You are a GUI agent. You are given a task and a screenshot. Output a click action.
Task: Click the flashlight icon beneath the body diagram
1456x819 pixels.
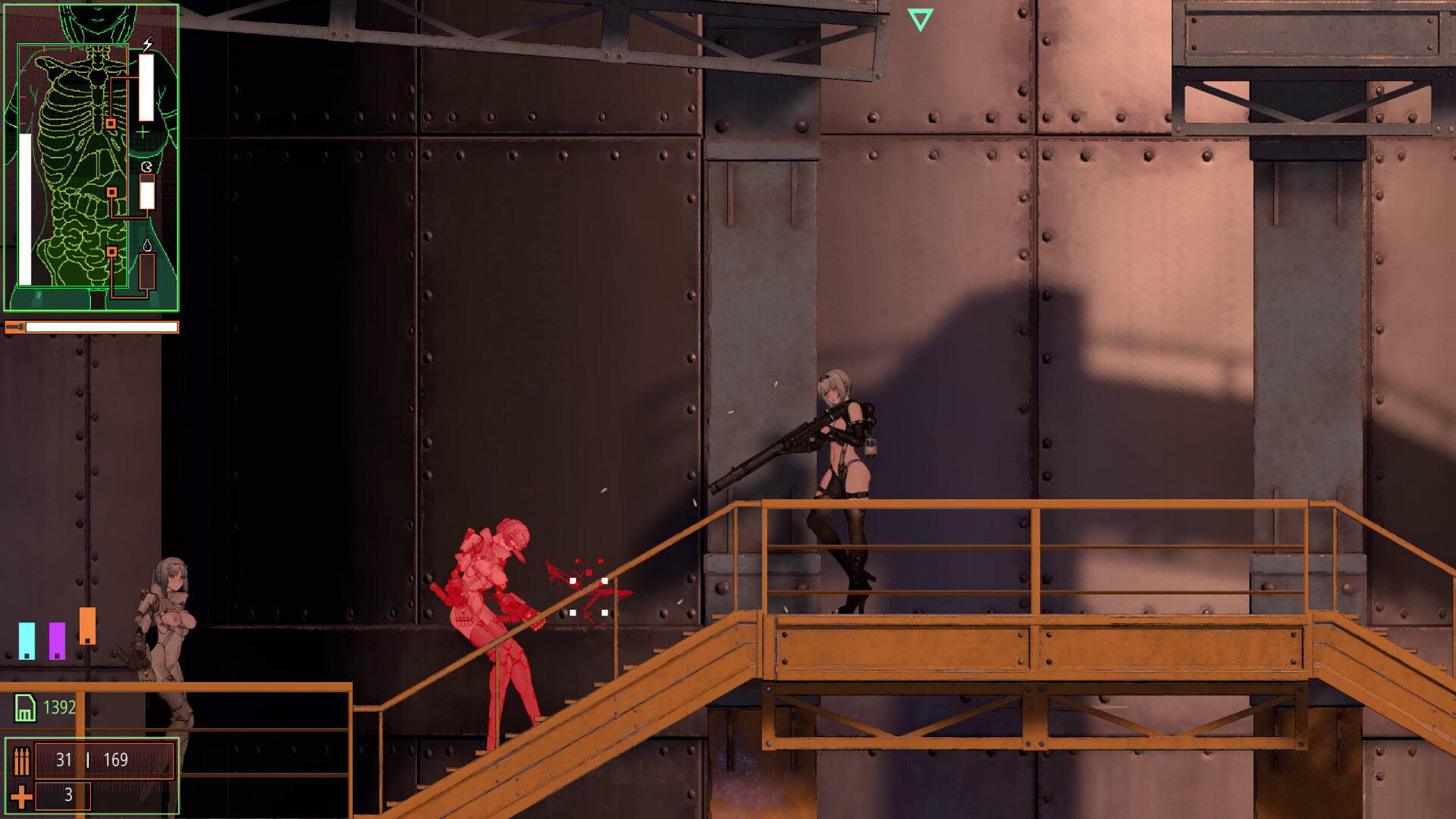click(x=16, y=326)
